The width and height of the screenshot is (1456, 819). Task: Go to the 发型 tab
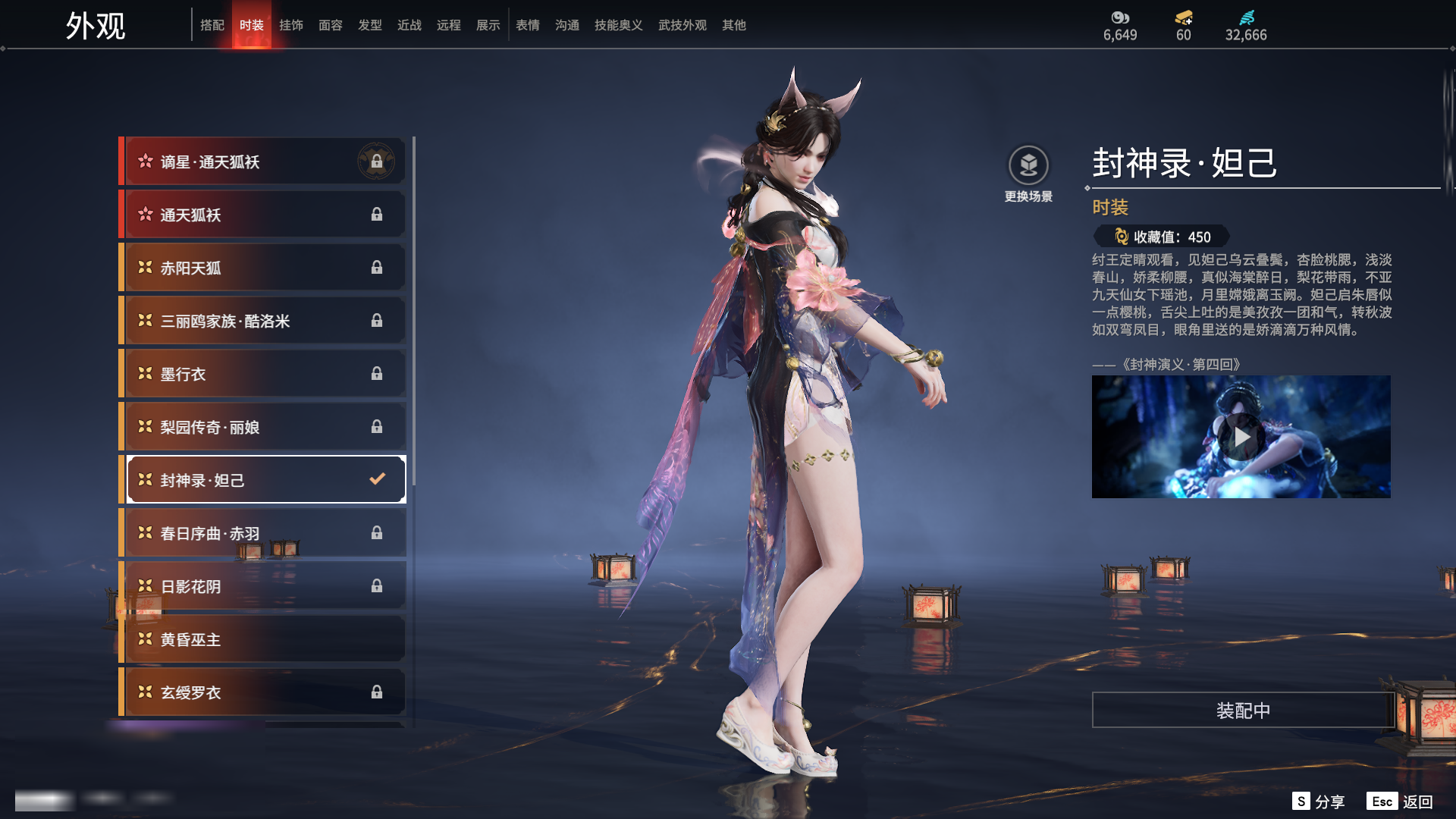pos(370,25)
